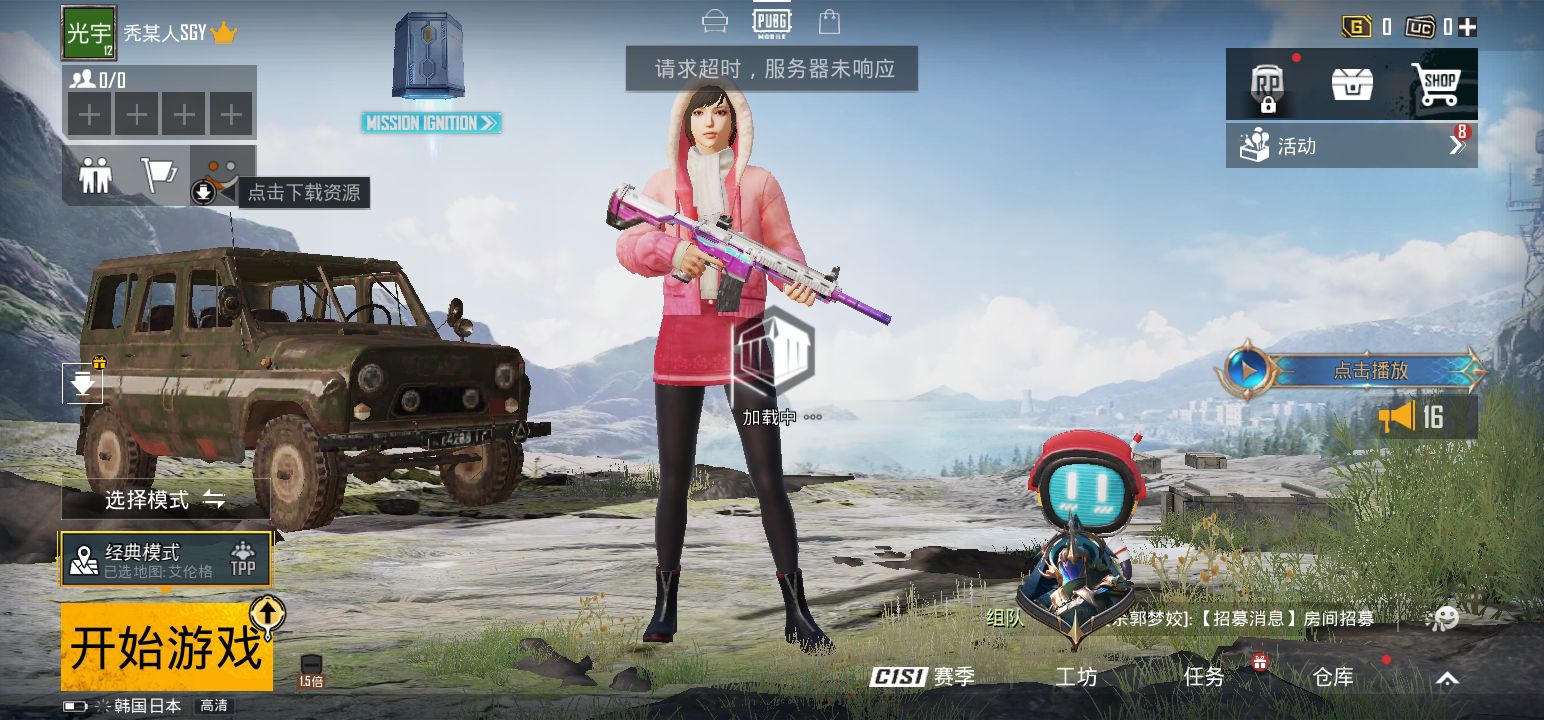Click 点击下载资源 to download resources
The image size is (1544, 720).
[303, 192]
